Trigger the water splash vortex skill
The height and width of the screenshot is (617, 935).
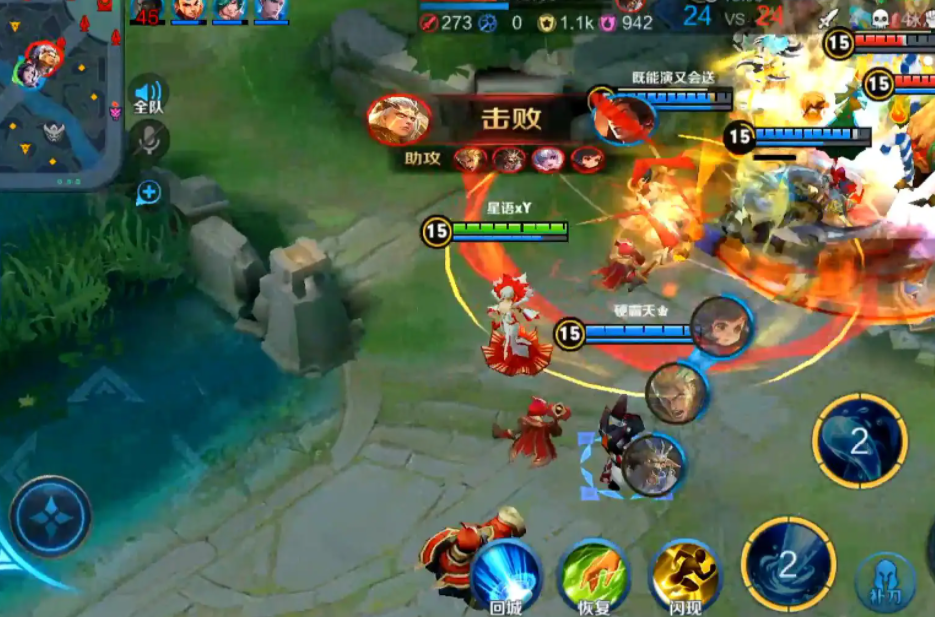pos(788,564)
